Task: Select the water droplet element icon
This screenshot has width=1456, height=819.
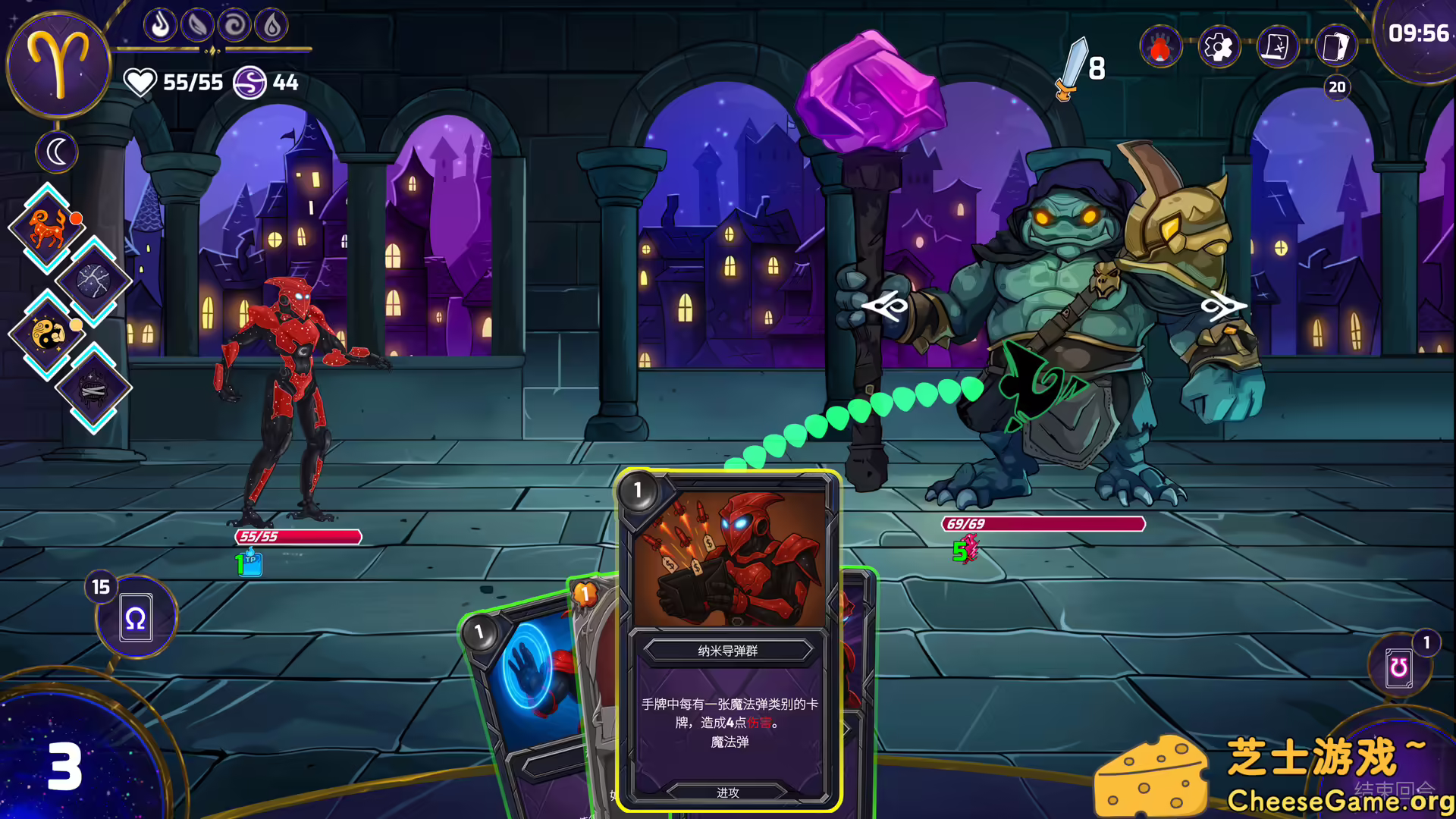Action: click(x=271, y=26)
